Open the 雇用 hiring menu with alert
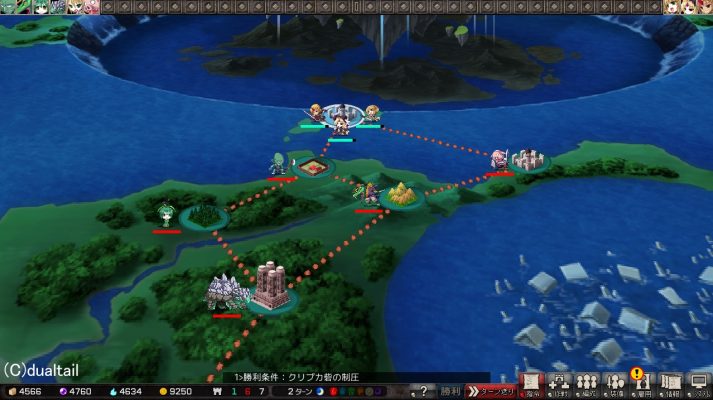The width and height of the screenshot is (713, 400). tap(643, 384)
